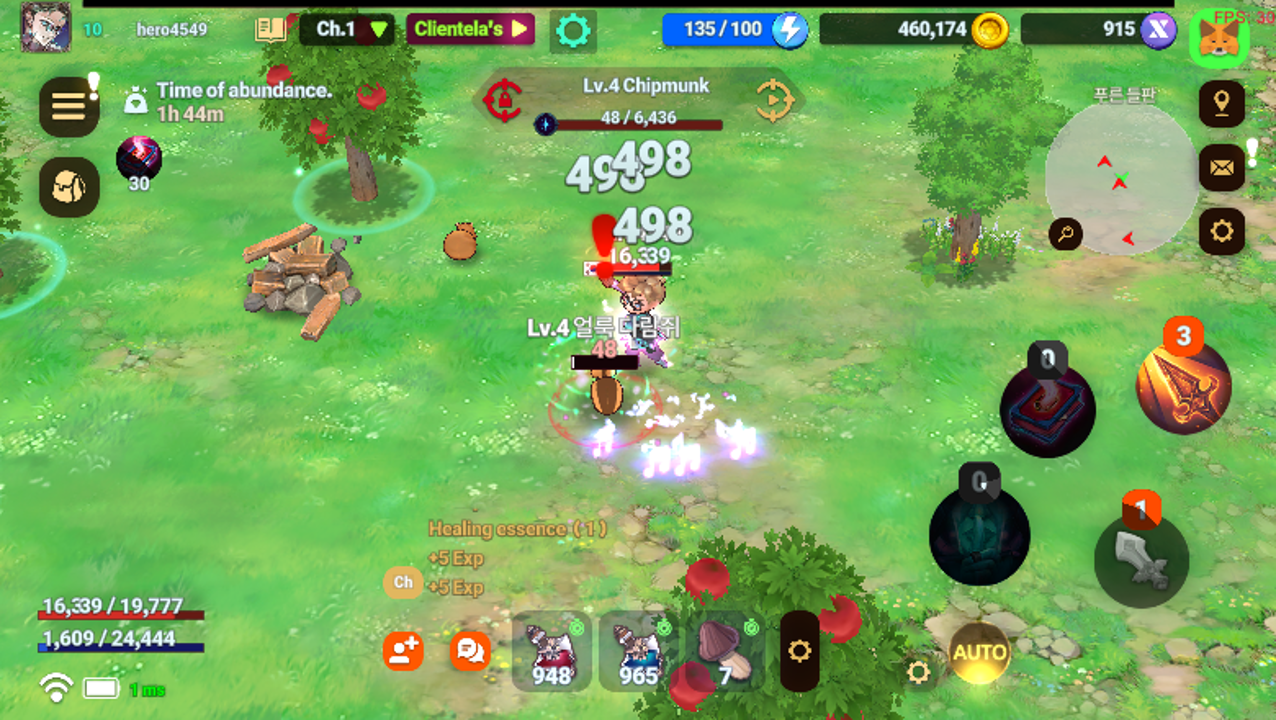Image resolution: width=1276 pixels, height=720 pixels.
Task: Open the mailbox envelope button
Action: click(1221, 167)
